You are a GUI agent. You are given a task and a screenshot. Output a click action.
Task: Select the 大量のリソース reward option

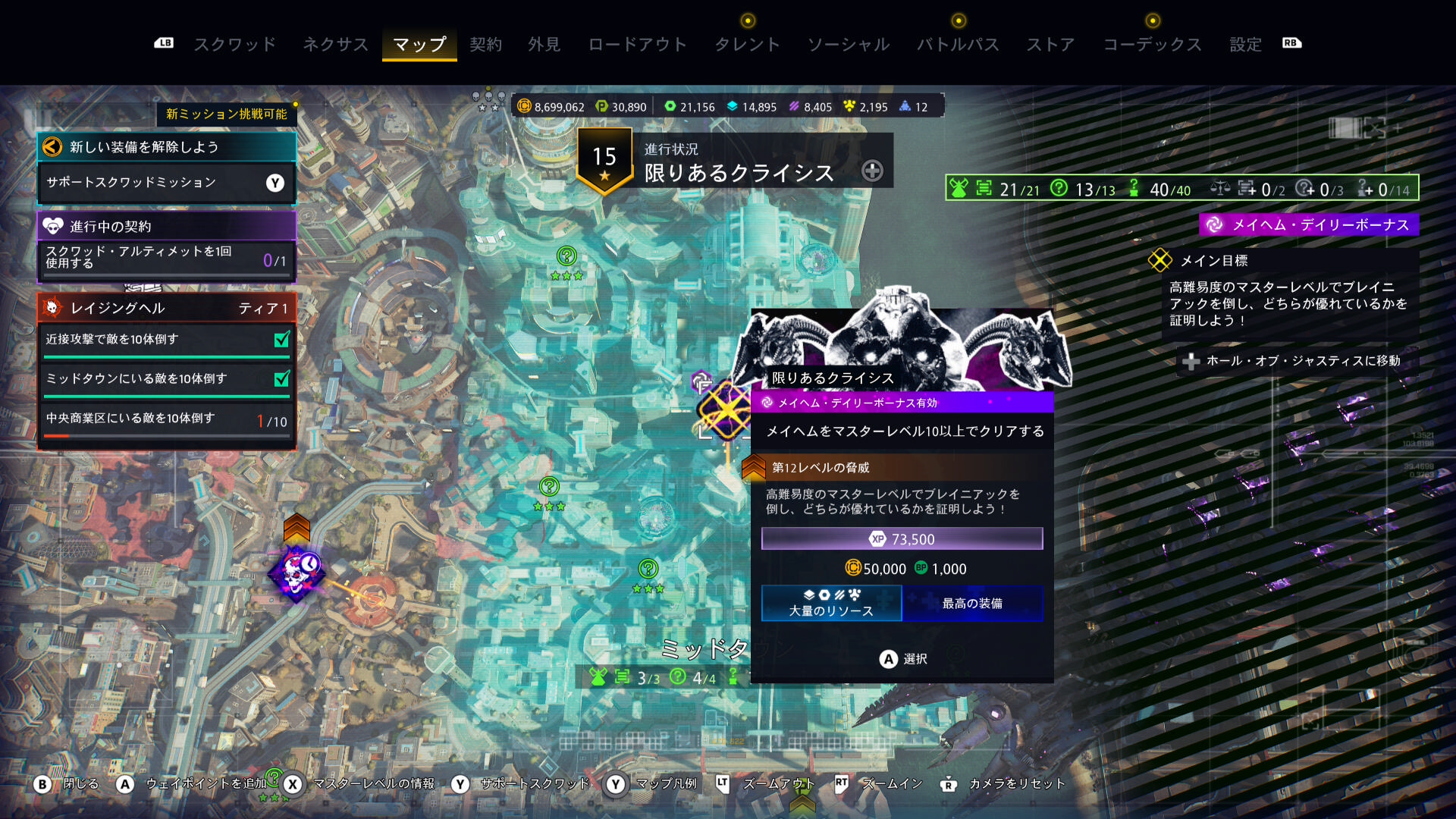click(831, 604)
